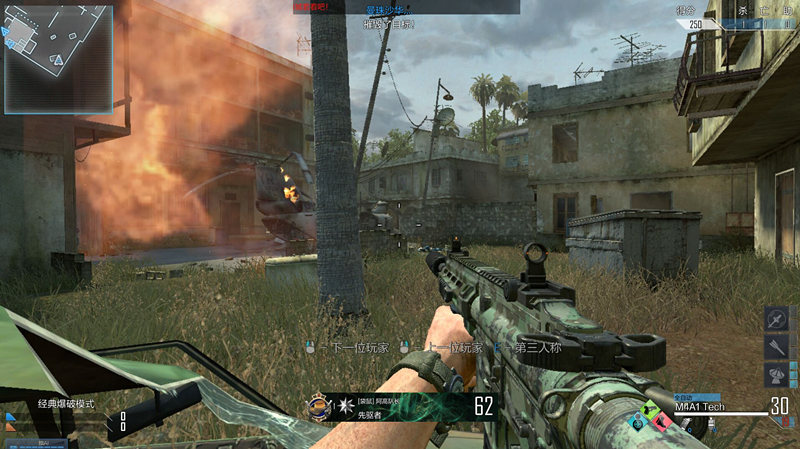Screen dimensions: 800x449
Task: Click the cyan perk diamond icon
Action: click(x=637, y=422)
